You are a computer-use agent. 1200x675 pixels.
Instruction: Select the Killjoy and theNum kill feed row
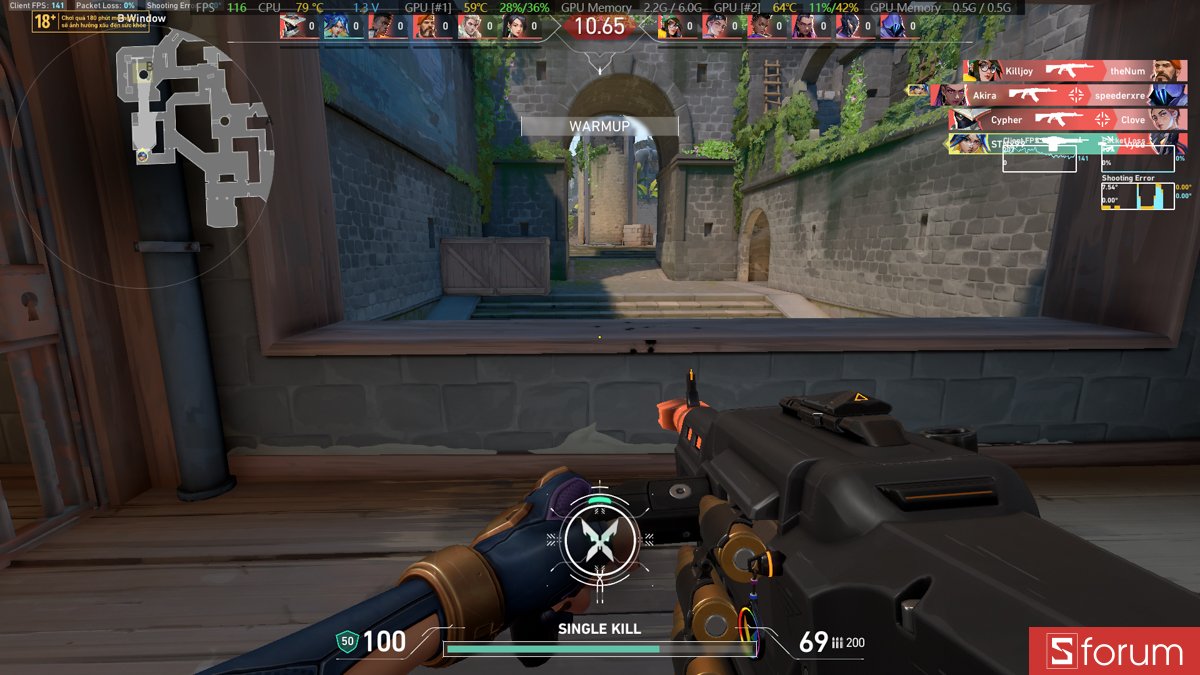(1075, 71)
